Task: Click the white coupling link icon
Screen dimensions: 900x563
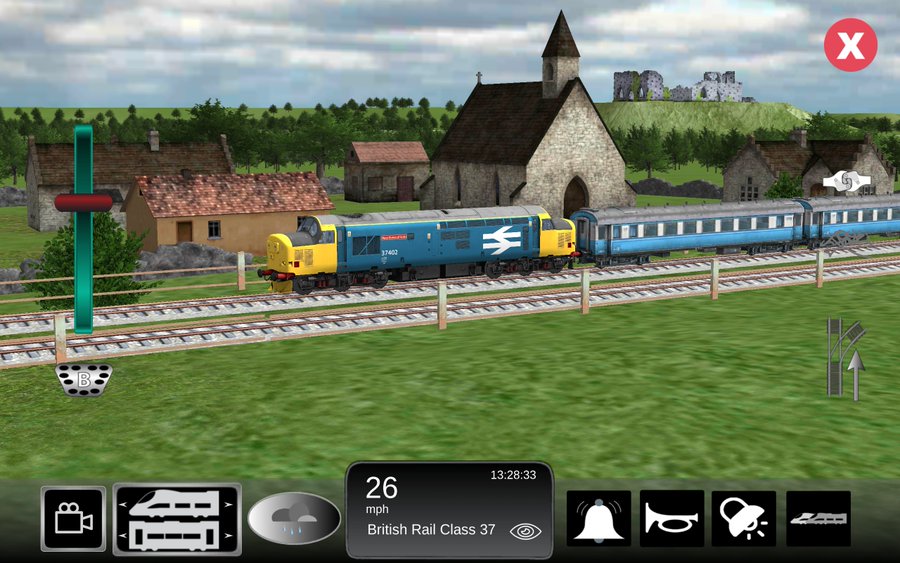Action: click(846, 182)
